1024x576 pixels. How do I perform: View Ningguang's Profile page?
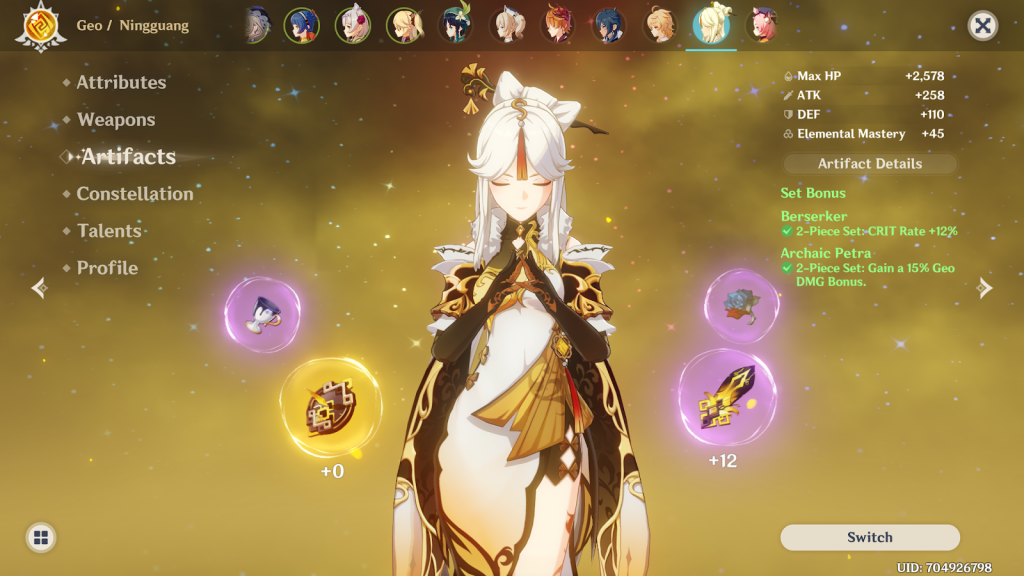coord(107,267)
